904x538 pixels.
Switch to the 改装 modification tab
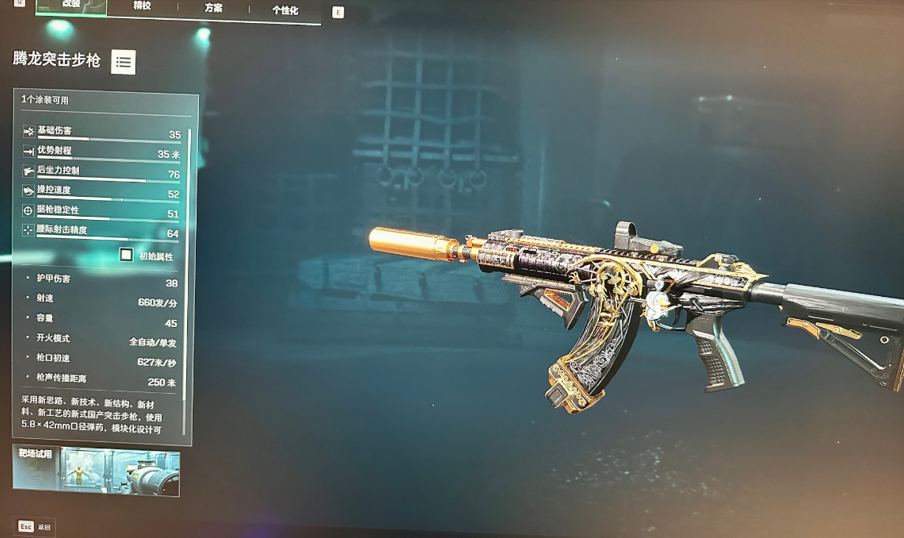point(71,6)
